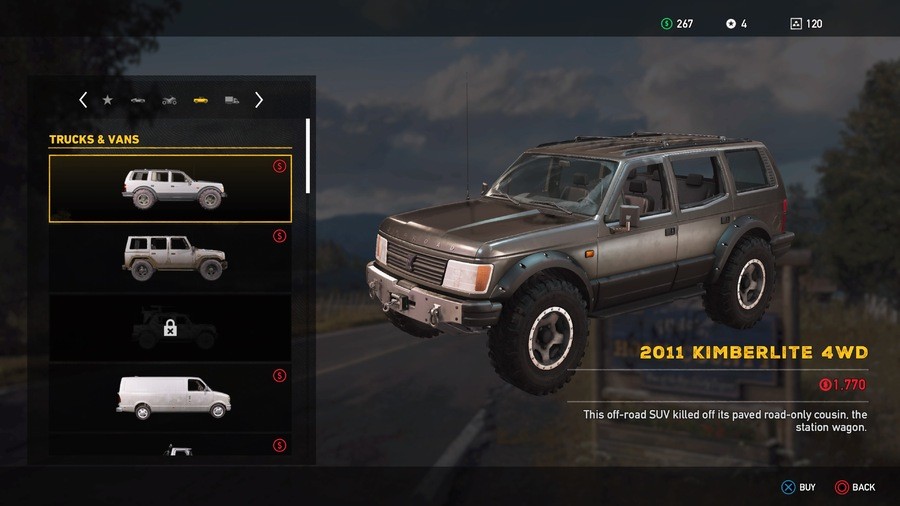This screenshot has height=506, width=900.
Task: Select the highlighted Kimberlite 4WD list tile
Action: [x=170, y=188]
